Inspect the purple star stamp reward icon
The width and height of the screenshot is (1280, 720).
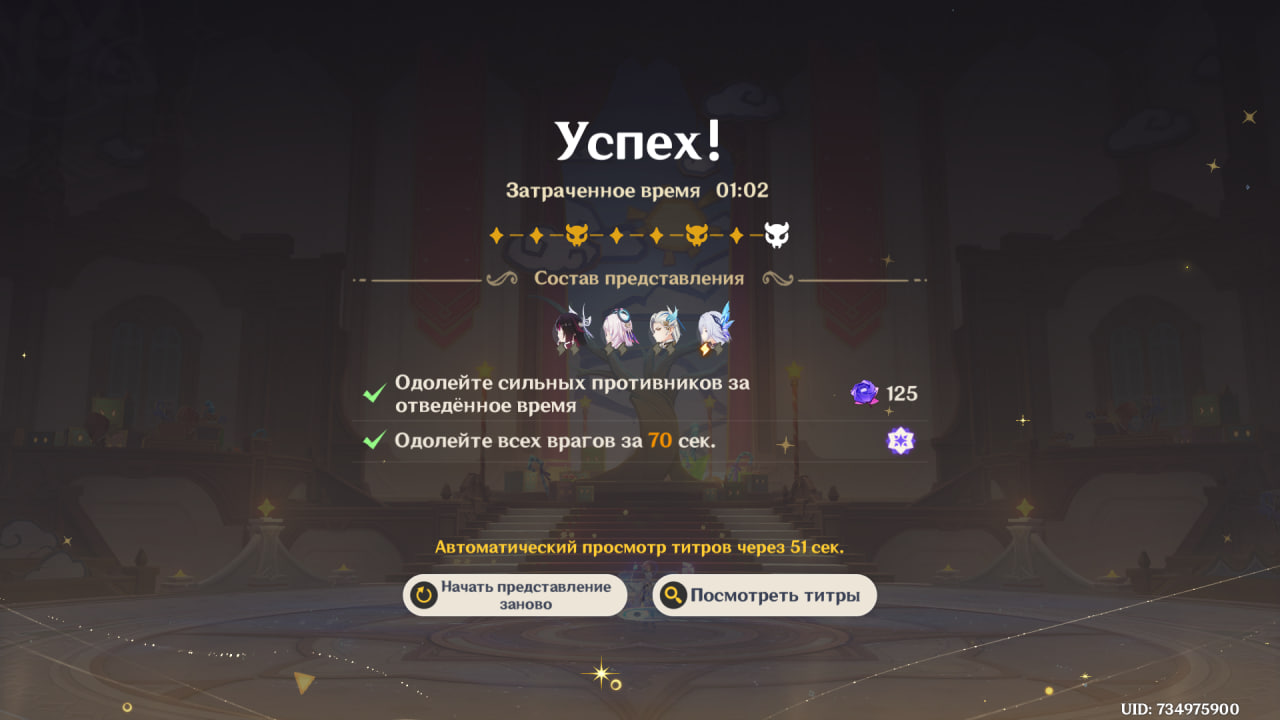point(900,440)
